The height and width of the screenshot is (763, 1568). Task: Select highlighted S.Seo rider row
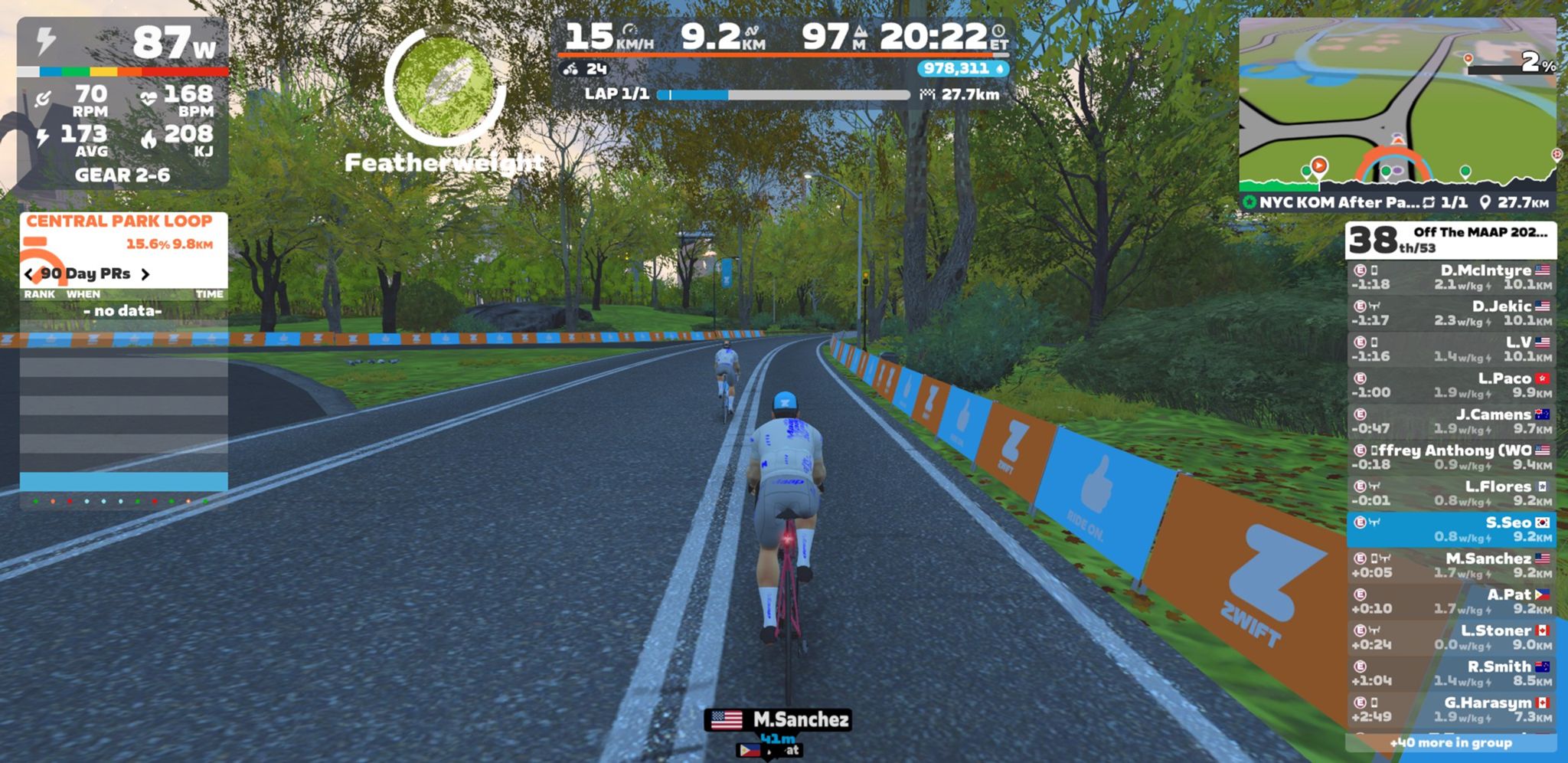tap(1451, 529)
